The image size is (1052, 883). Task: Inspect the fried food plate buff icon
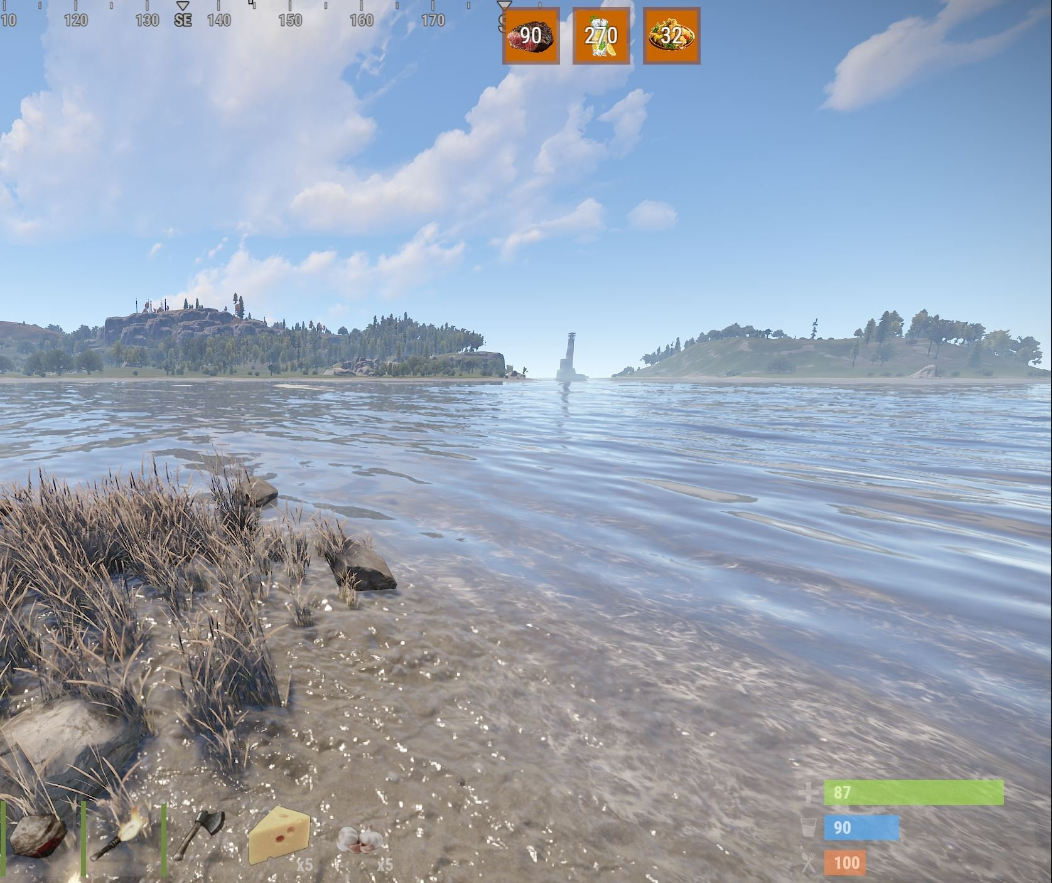tap(671, 36)
